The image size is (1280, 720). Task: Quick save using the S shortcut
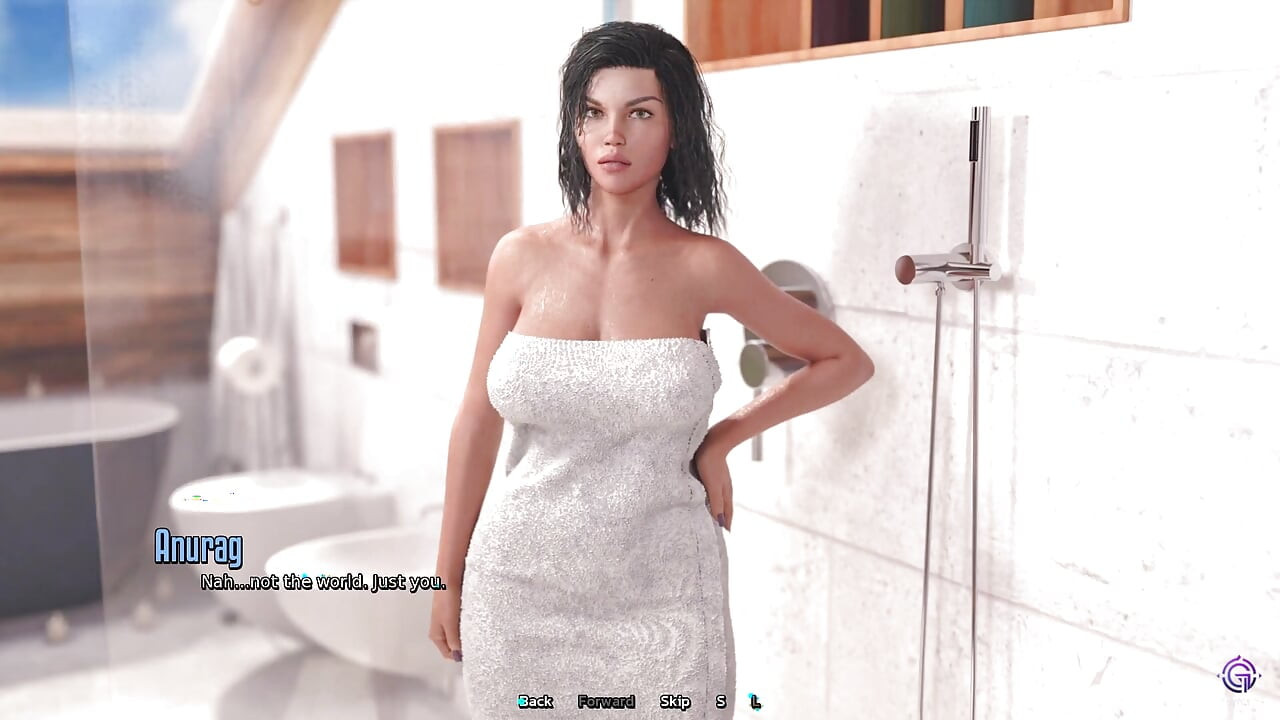[x=719, y=702]
